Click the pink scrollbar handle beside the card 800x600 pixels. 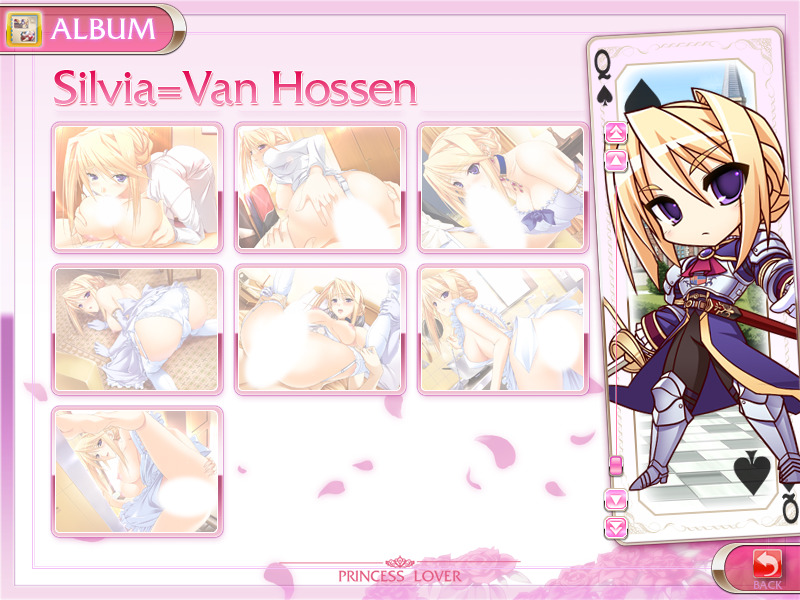click(x=616, y=465)
